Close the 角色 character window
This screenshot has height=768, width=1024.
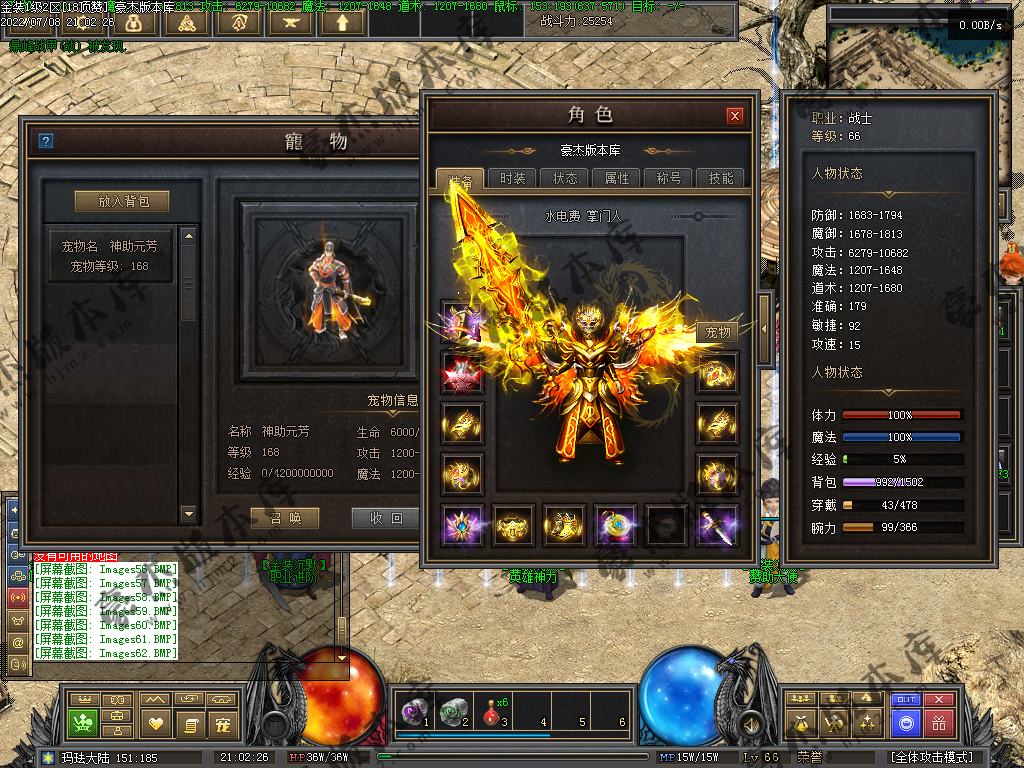pos(735,116)
